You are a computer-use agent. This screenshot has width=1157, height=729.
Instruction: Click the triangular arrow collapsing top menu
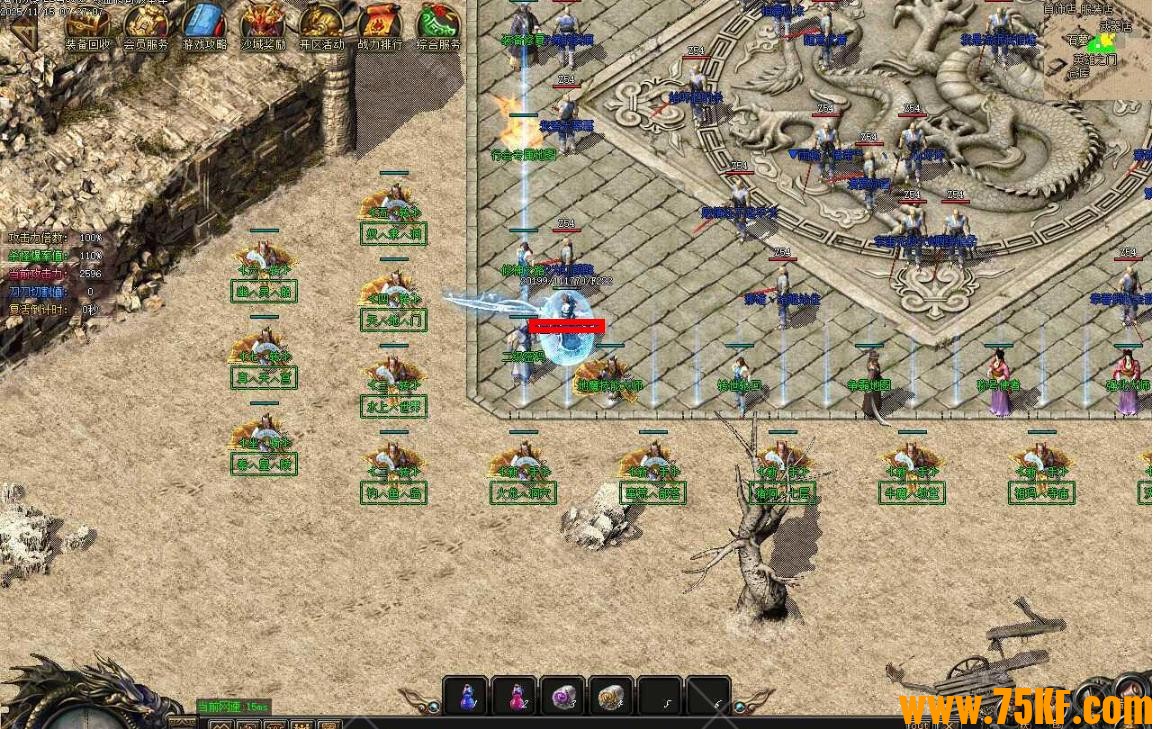coord(23,30)
